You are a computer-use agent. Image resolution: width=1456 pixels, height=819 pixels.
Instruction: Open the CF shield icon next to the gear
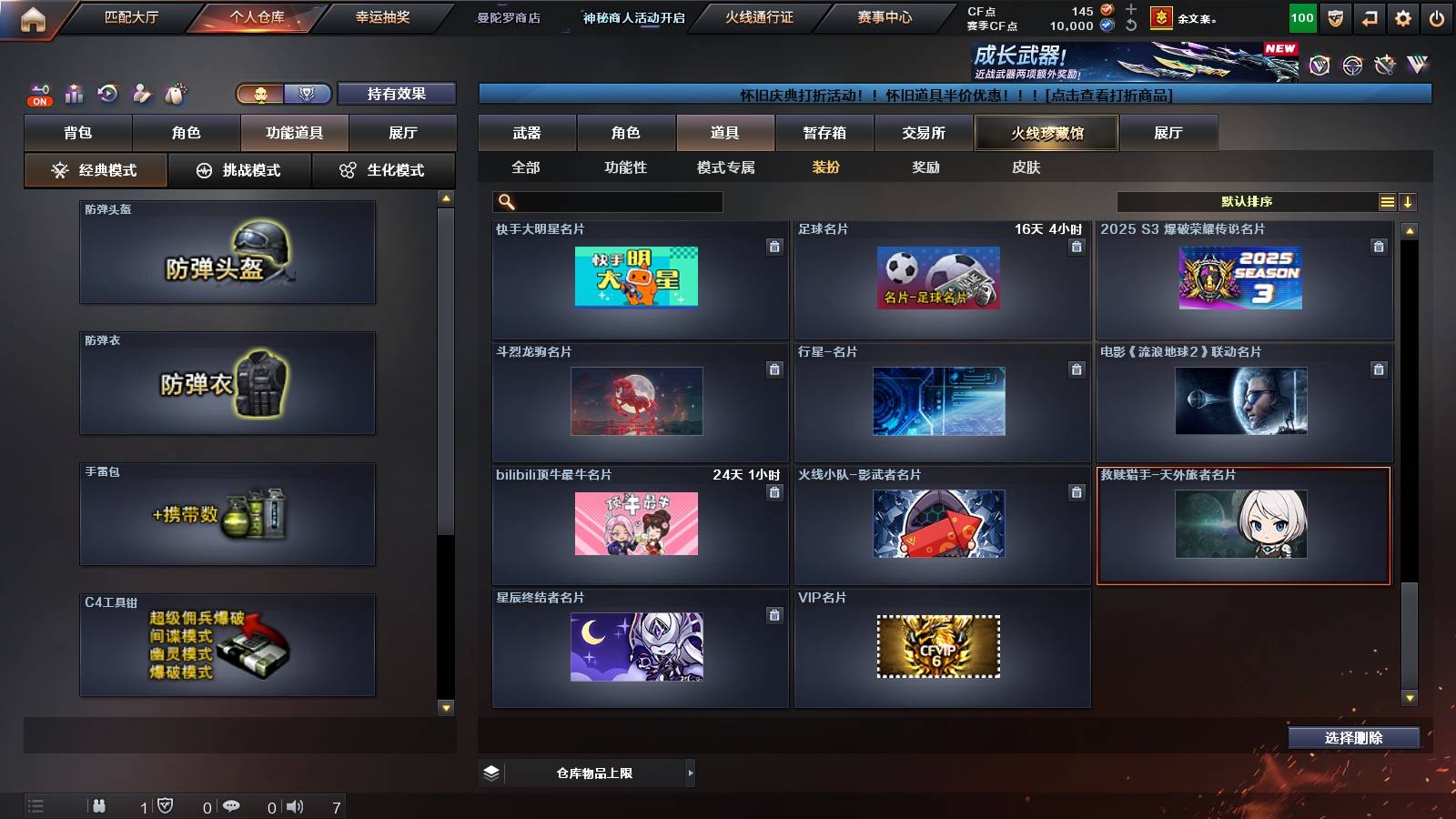[x=1334, y=15]
